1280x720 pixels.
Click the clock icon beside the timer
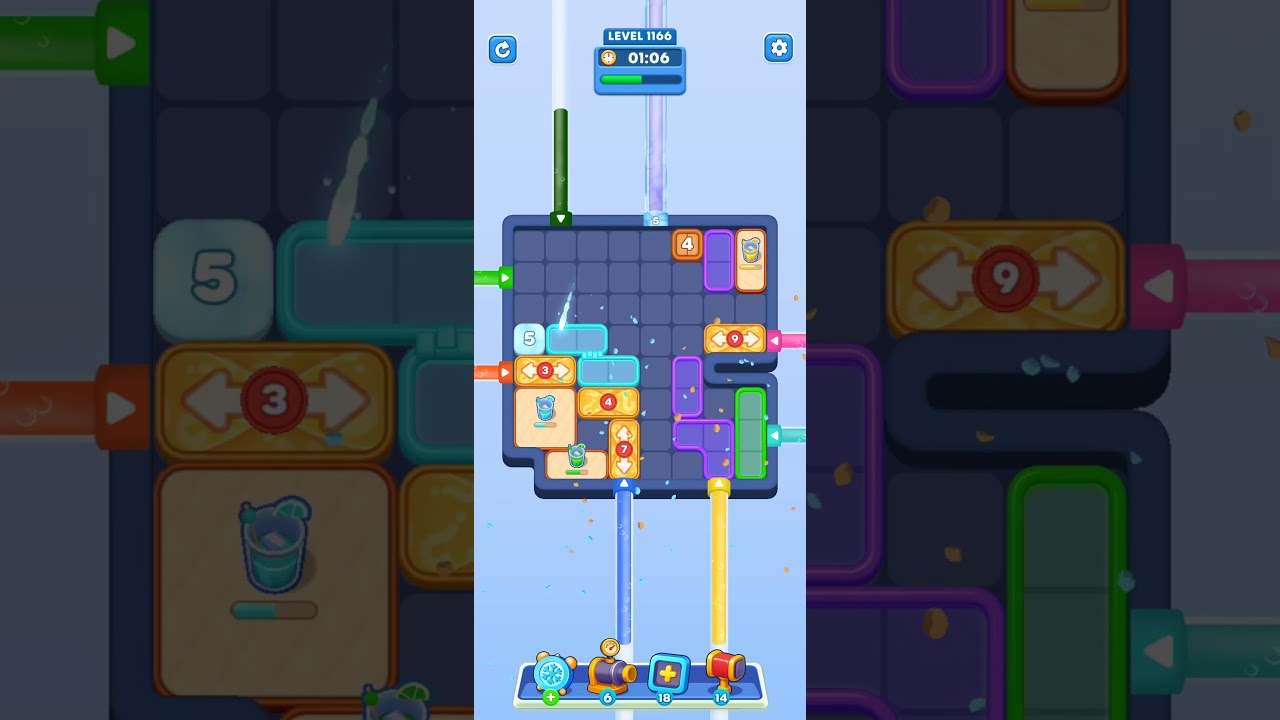coord(606,58)
